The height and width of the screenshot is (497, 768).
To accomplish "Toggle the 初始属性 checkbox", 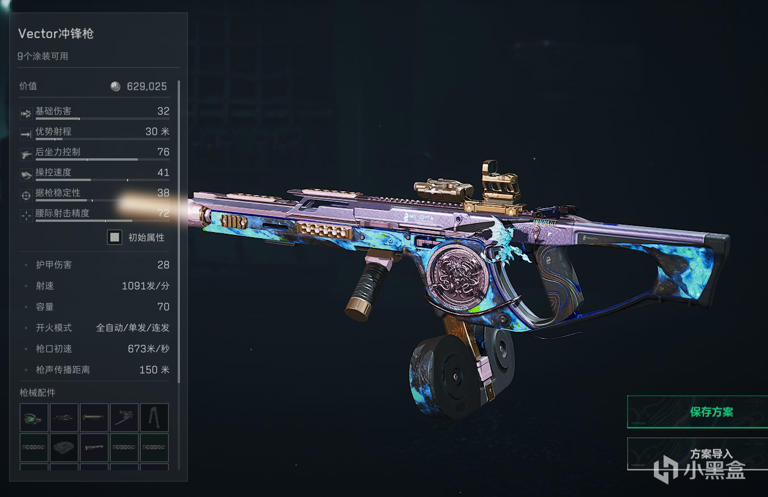I will pyautogui.click(x=115, y=237).
